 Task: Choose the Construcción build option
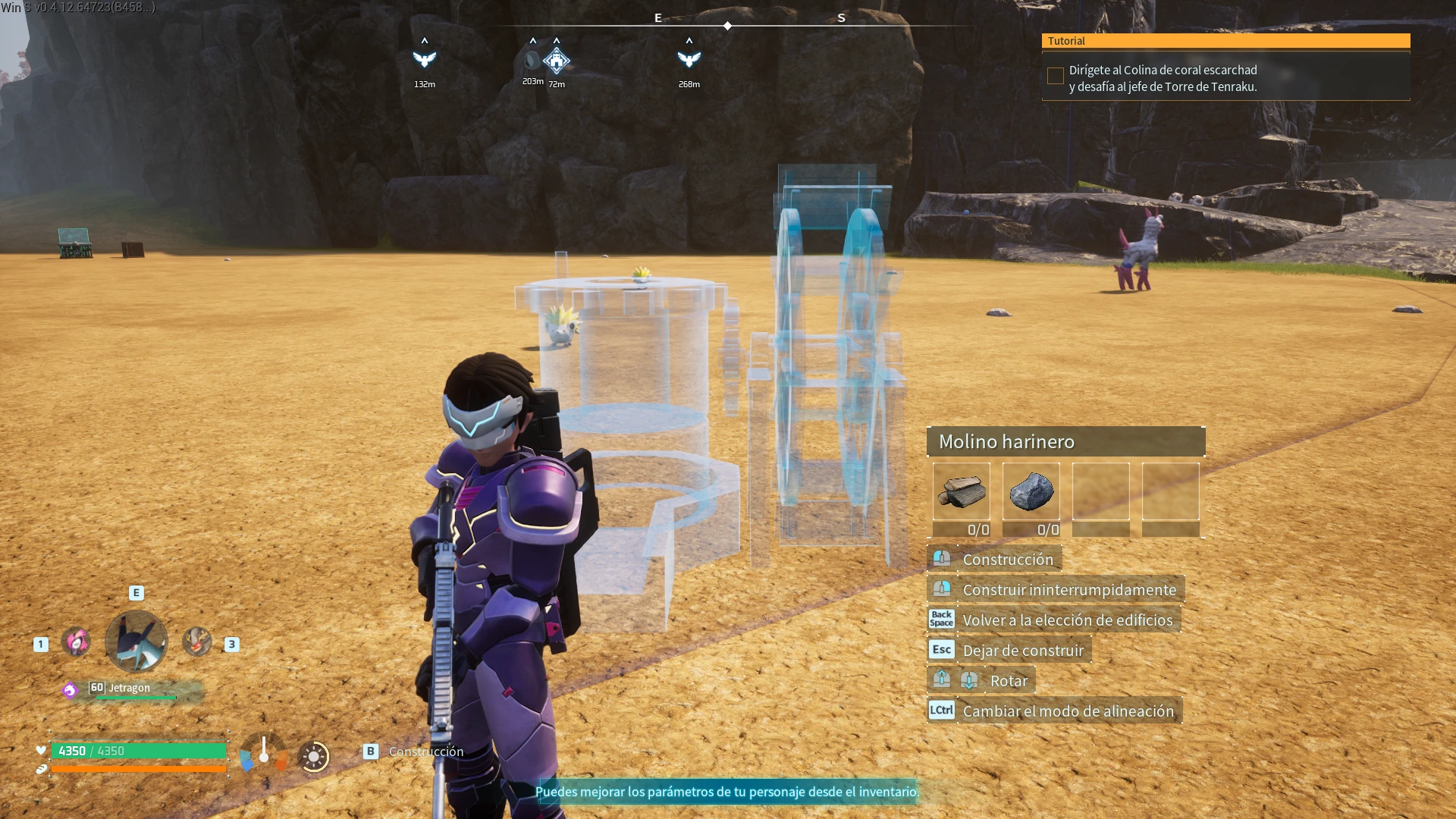click(x=1007, y=560)
